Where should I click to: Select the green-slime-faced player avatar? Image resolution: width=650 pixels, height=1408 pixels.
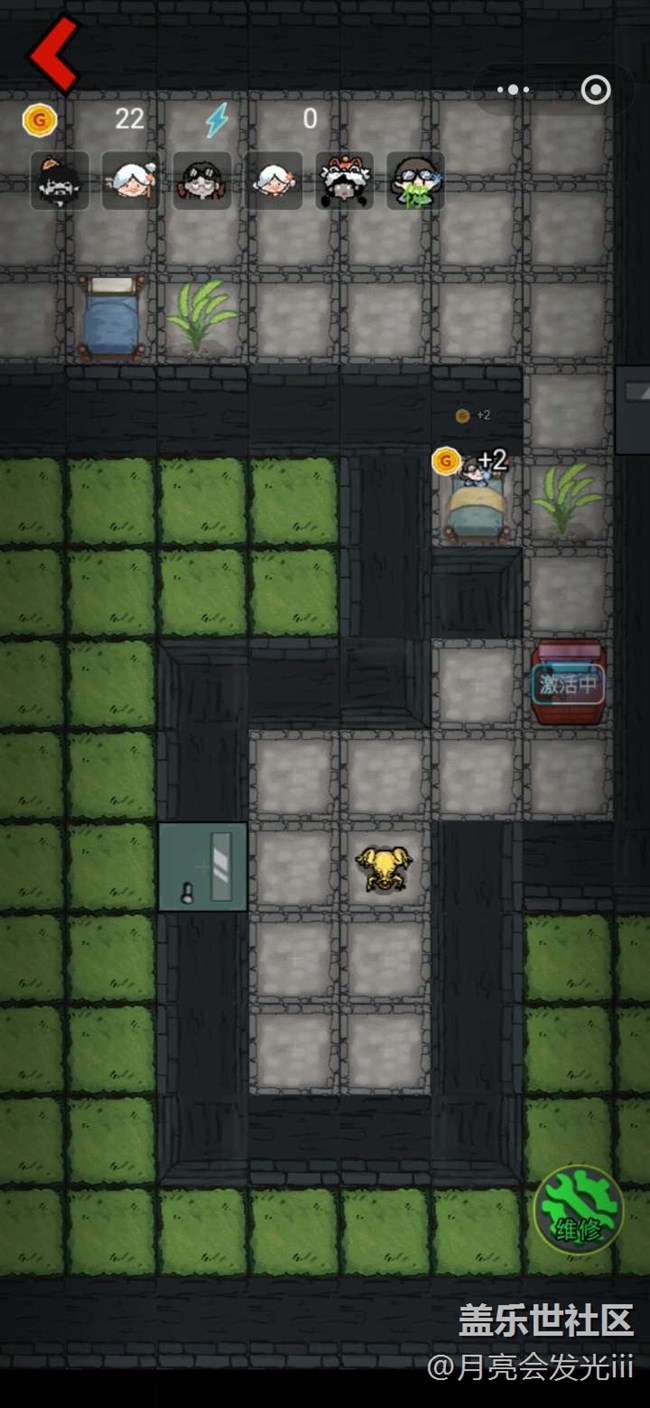point(416,181)
